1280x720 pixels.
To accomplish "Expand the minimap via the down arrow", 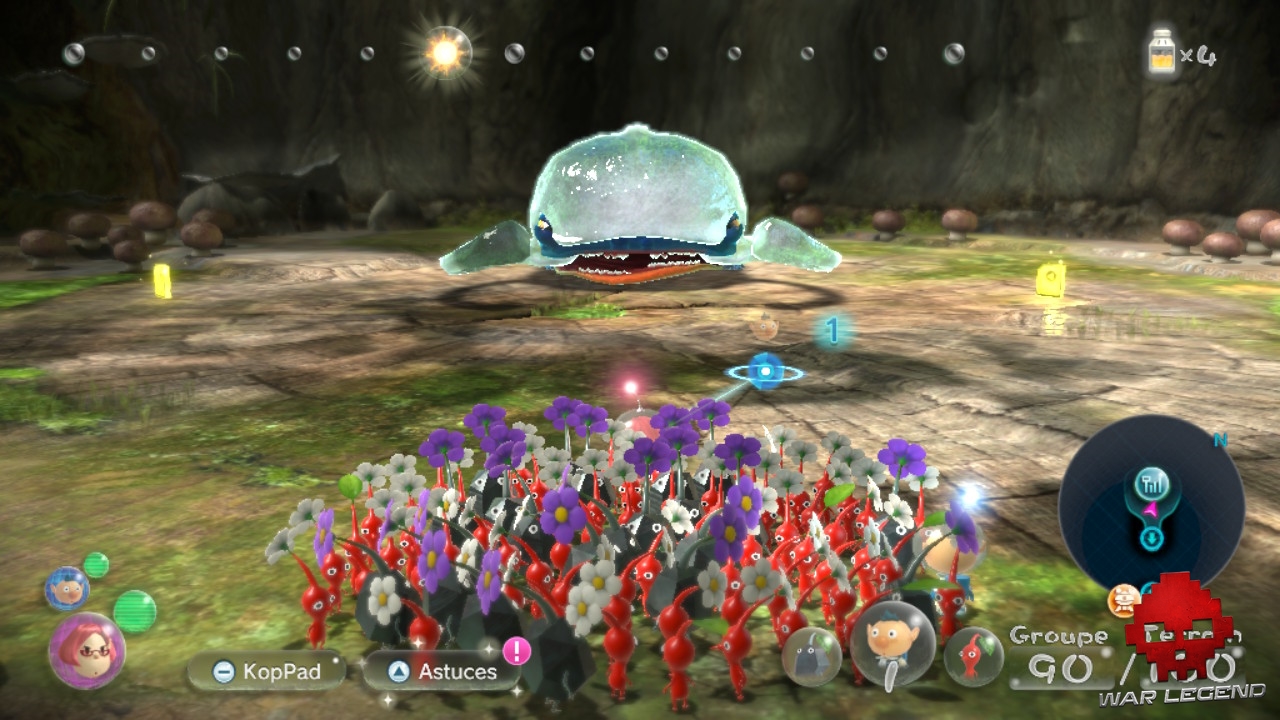I will [1151, 537].
